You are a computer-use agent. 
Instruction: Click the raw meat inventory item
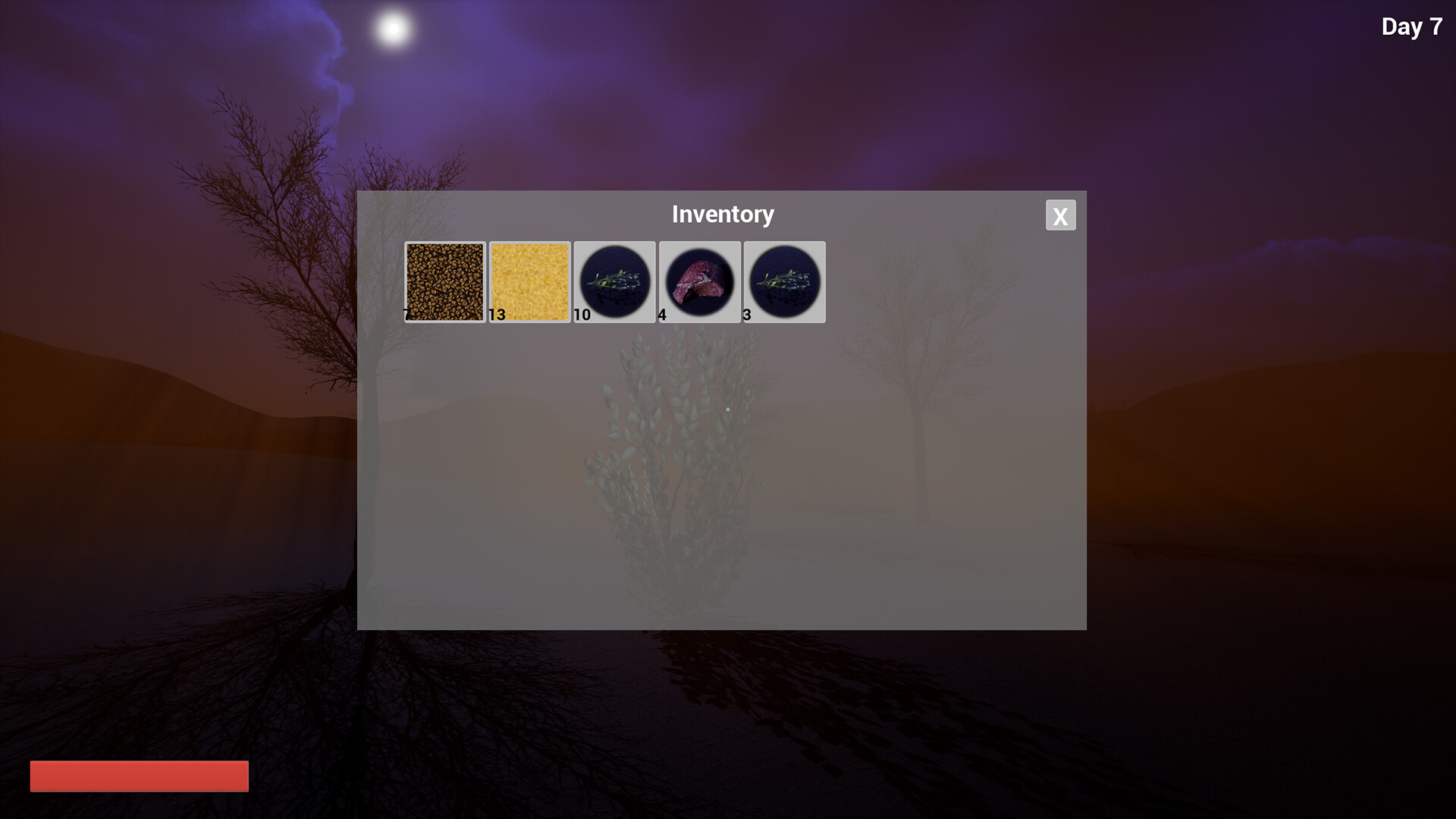tap(700, 281)
